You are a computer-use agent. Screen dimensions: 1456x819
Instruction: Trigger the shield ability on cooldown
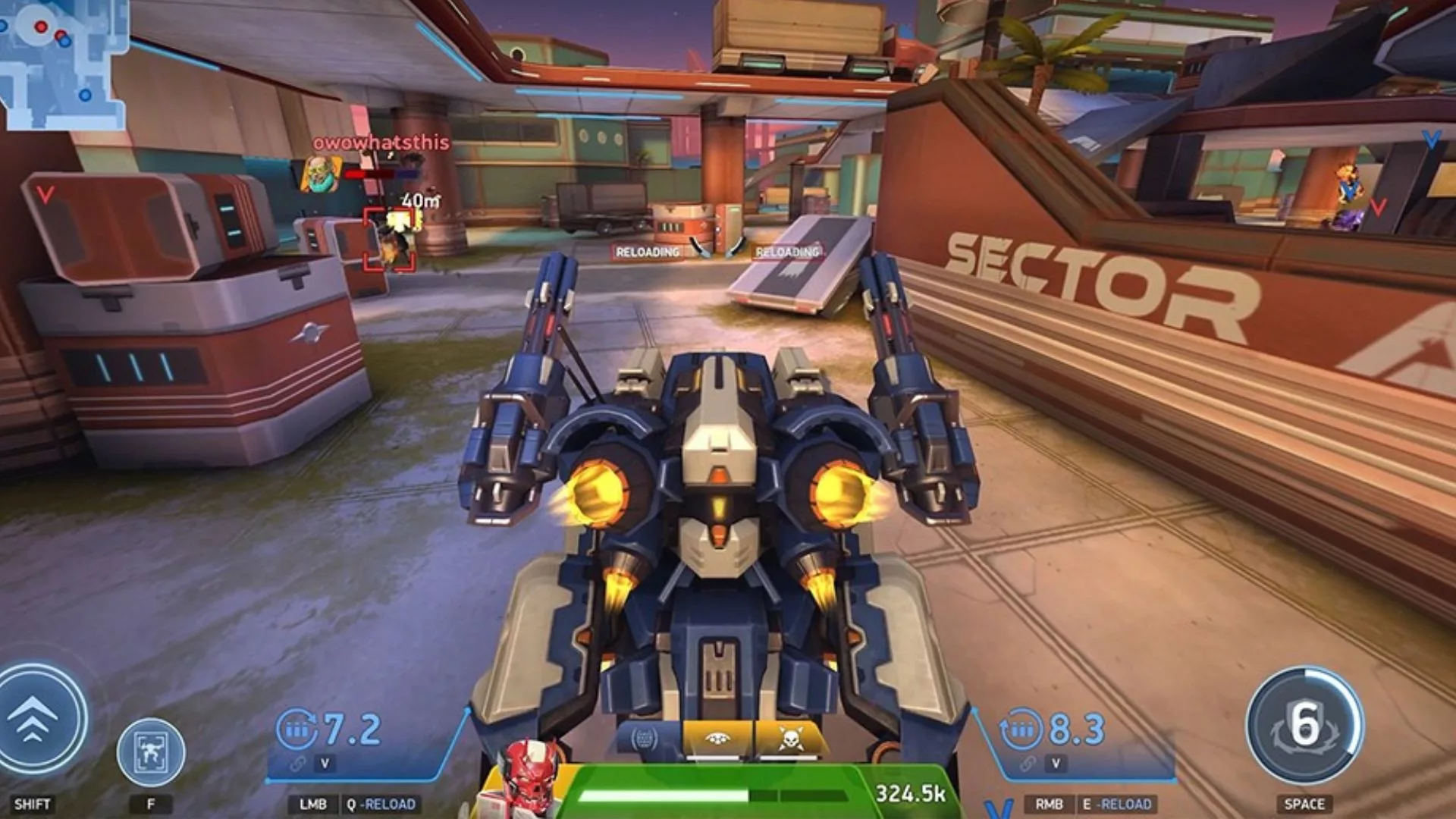pyautogui.click(x=1304, y=725)
